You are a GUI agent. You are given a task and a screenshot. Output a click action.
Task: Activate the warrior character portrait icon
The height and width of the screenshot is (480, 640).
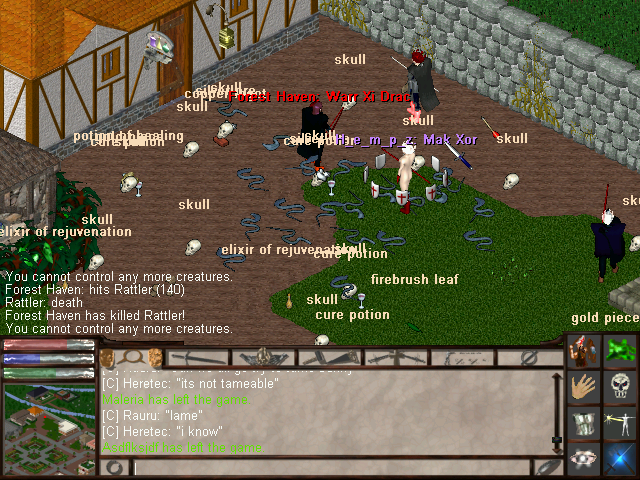583,352
